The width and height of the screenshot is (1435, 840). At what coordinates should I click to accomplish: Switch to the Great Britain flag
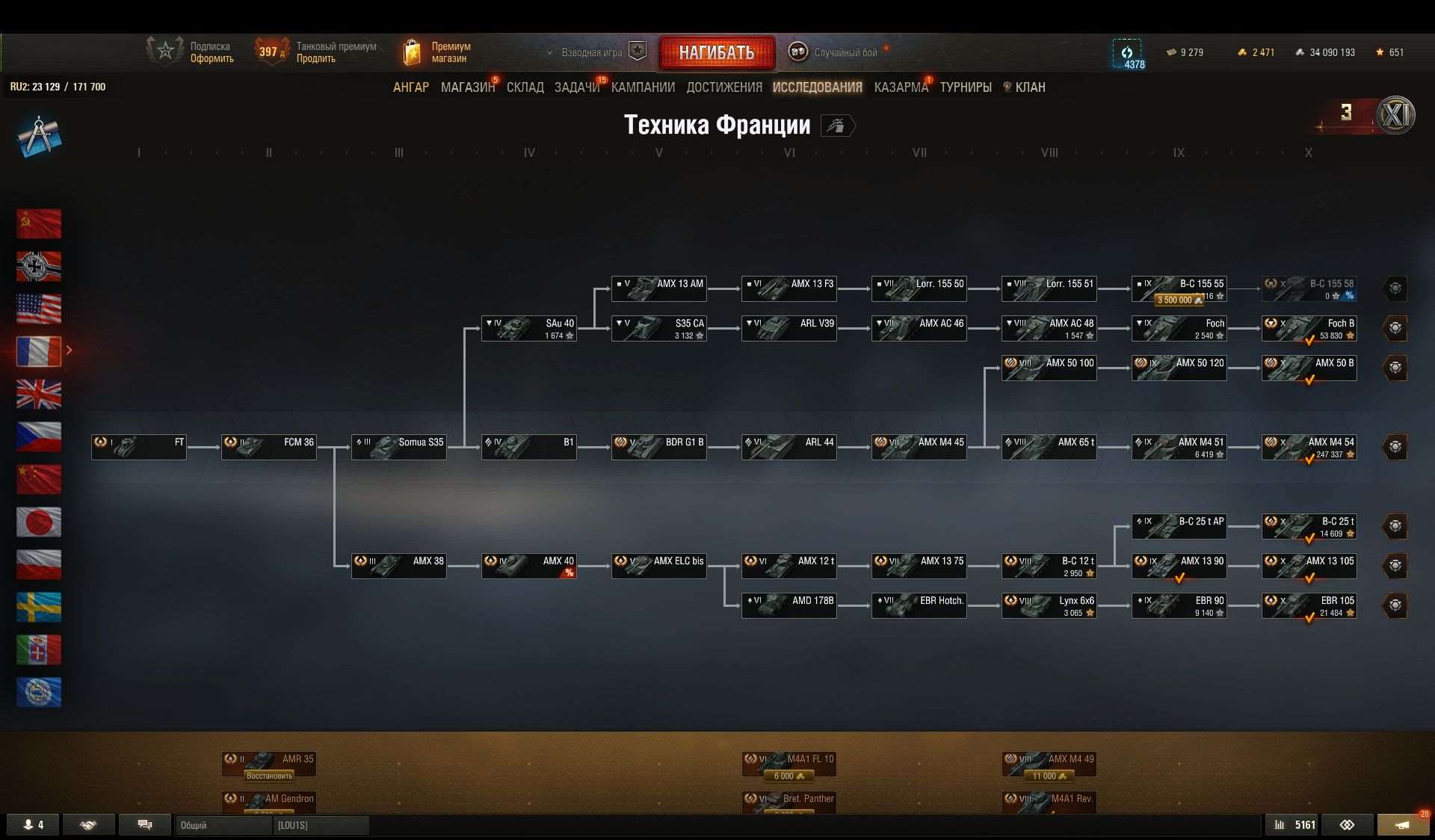[x=39, y=395]
